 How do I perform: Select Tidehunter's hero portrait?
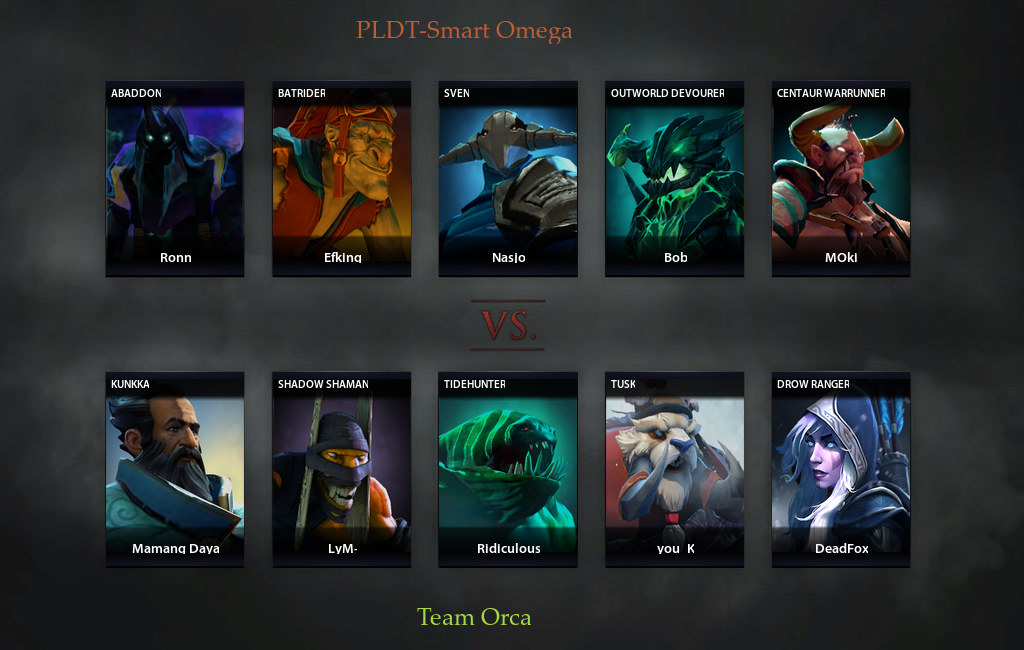[508, 469]
